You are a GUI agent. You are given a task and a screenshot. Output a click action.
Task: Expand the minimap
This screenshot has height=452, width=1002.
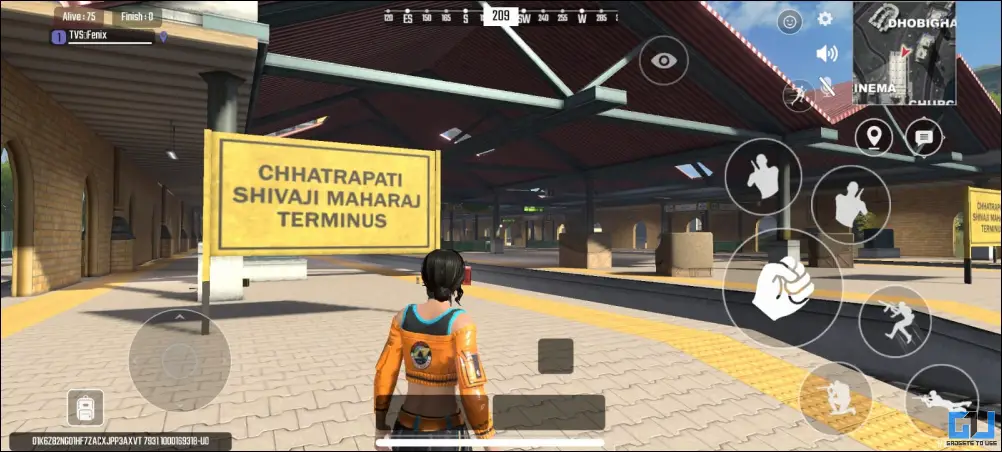[904, 52]
